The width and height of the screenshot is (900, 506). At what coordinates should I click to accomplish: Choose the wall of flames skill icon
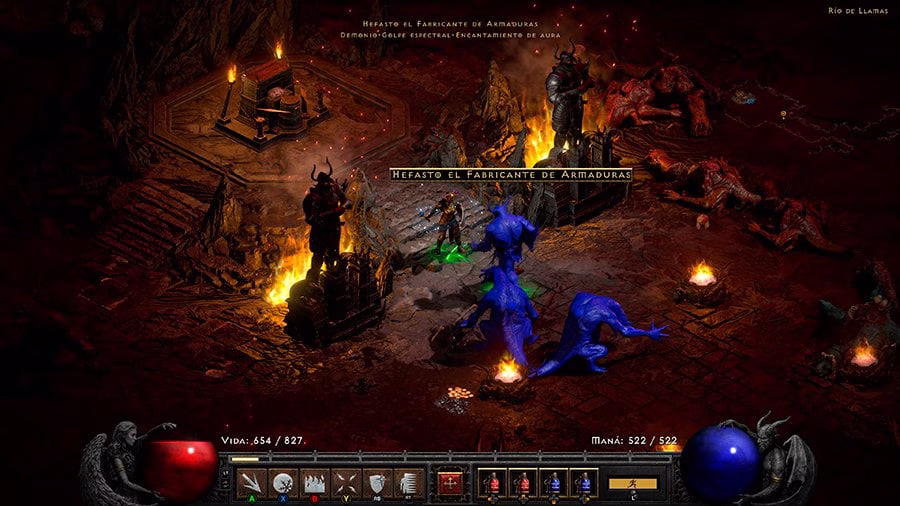pyautogui.click(x=314, y=482)
